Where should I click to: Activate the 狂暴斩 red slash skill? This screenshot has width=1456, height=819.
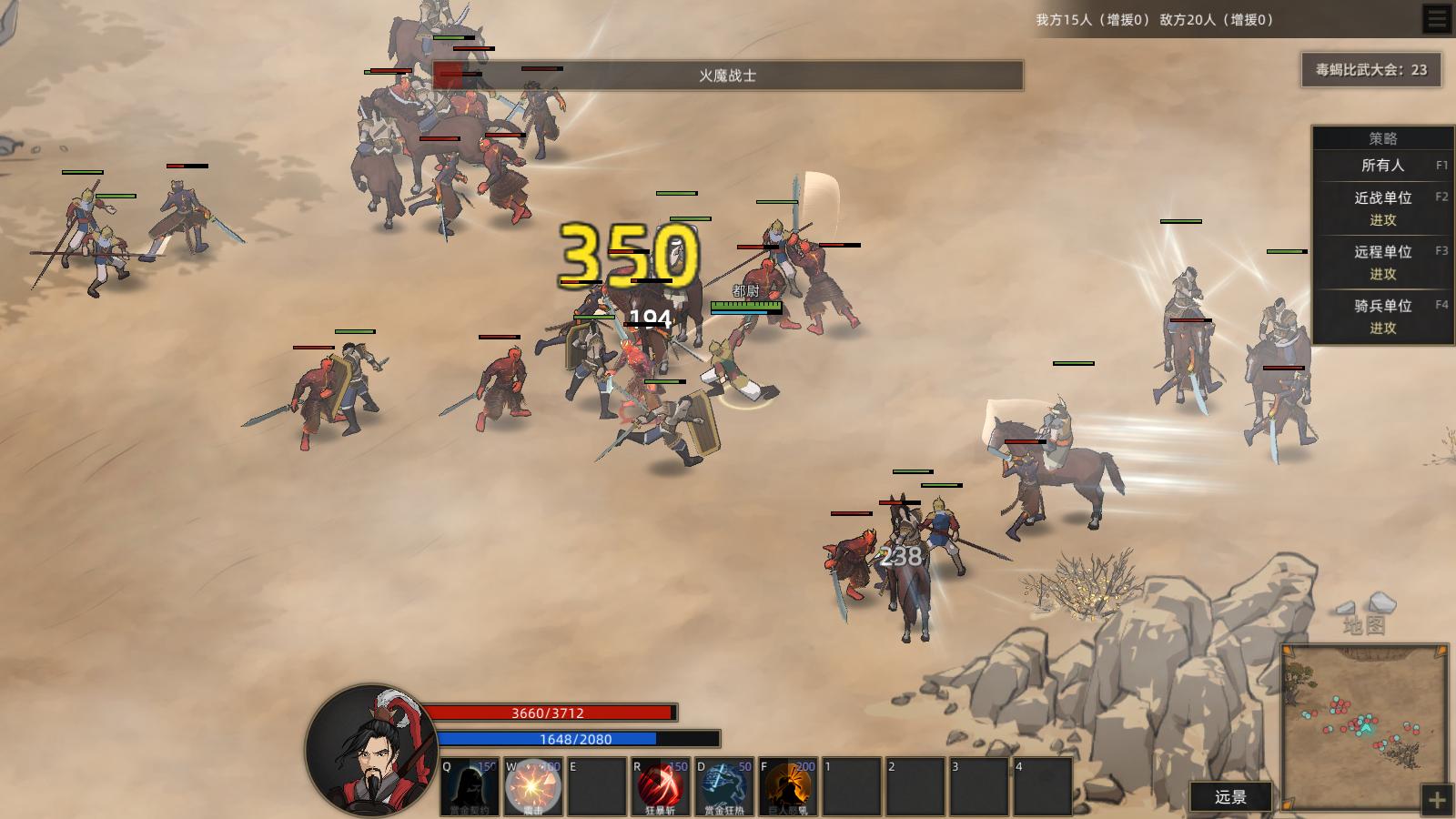(x=661, y=787)
